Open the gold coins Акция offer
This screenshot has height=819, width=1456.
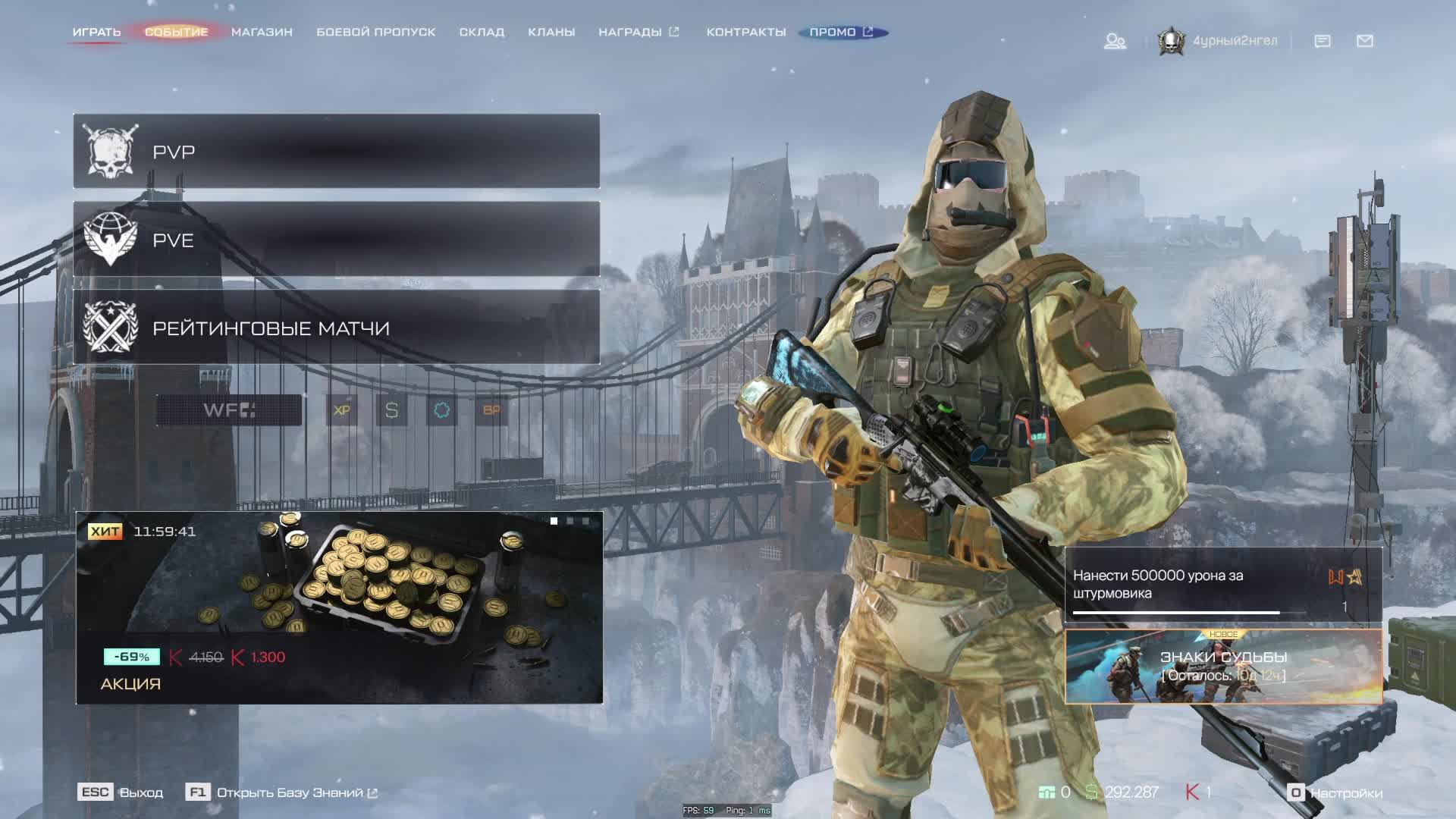(x=339, y=607)
